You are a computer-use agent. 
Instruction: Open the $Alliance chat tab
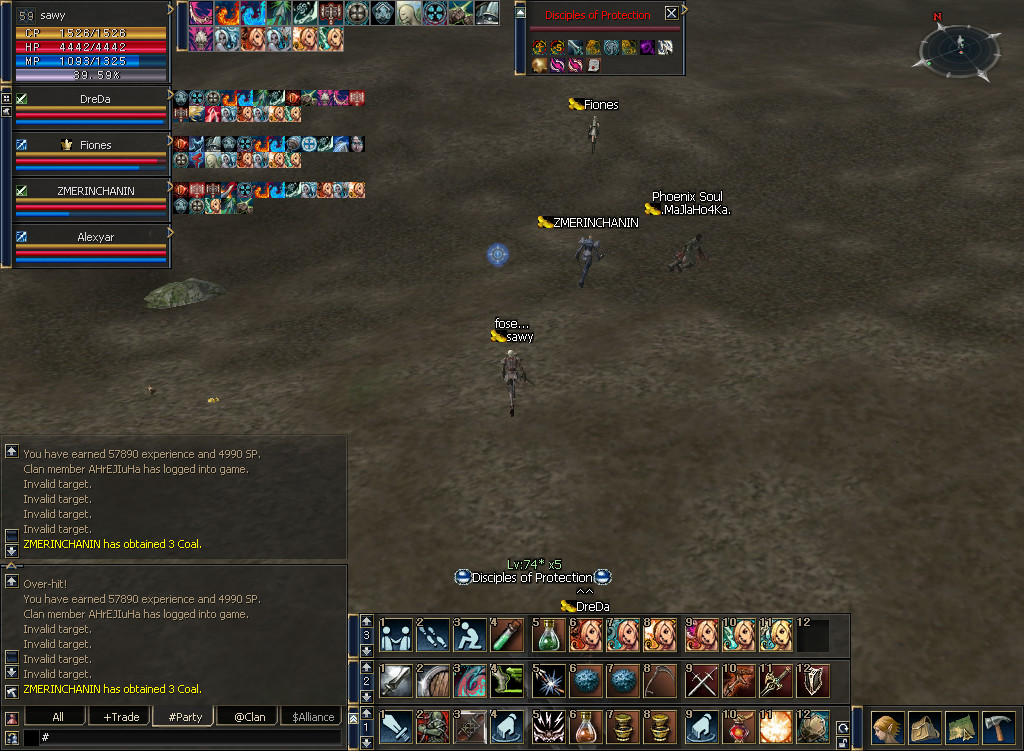click(x=313, y=716)
